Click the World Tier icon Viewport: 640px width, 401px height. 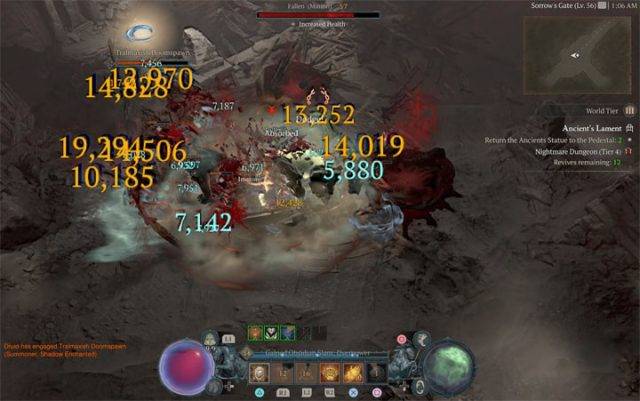coord(630,111)
